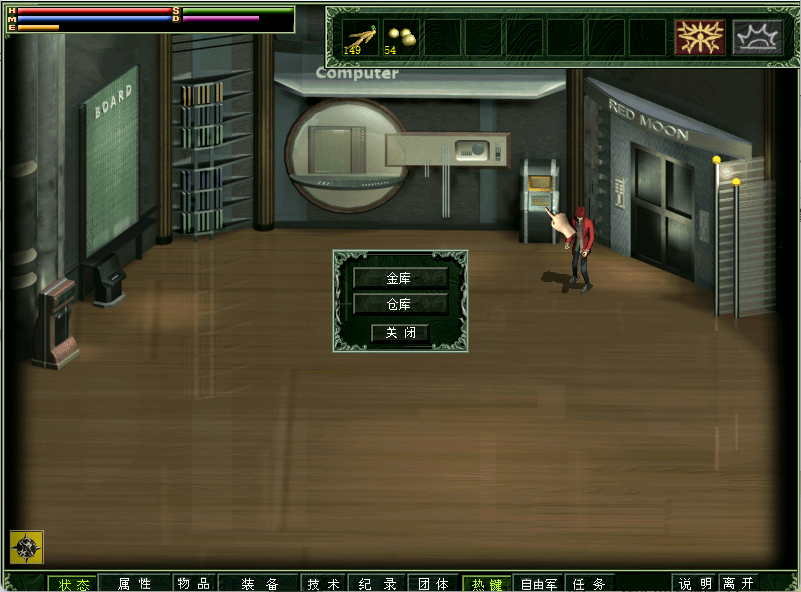Open the 纪录 records panel
Viewport: 801px width, 592px height.
tap(378, 584)
